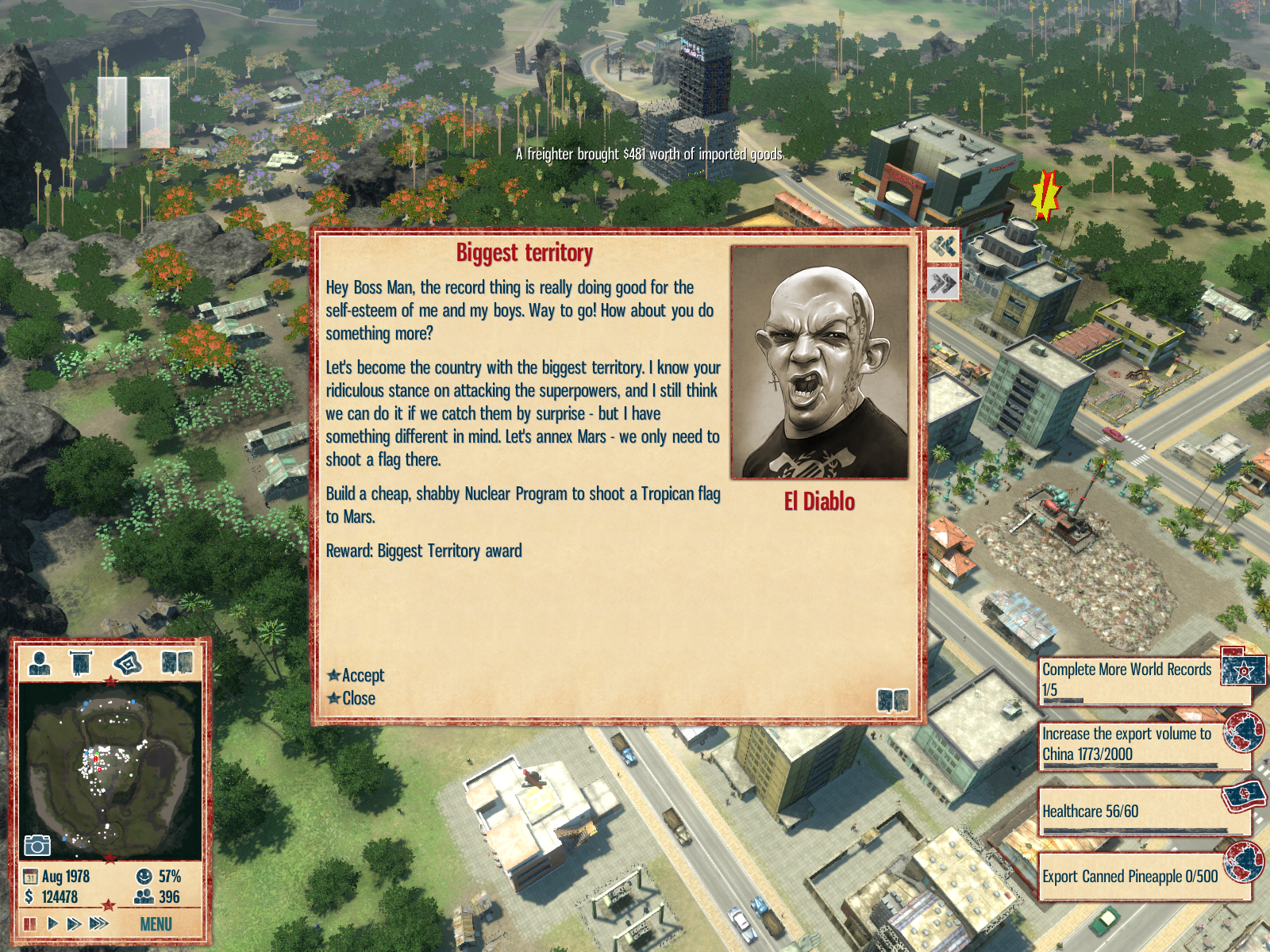1270x952 pixels.
Task: Open the MENU button
Action: pos(156,923)
